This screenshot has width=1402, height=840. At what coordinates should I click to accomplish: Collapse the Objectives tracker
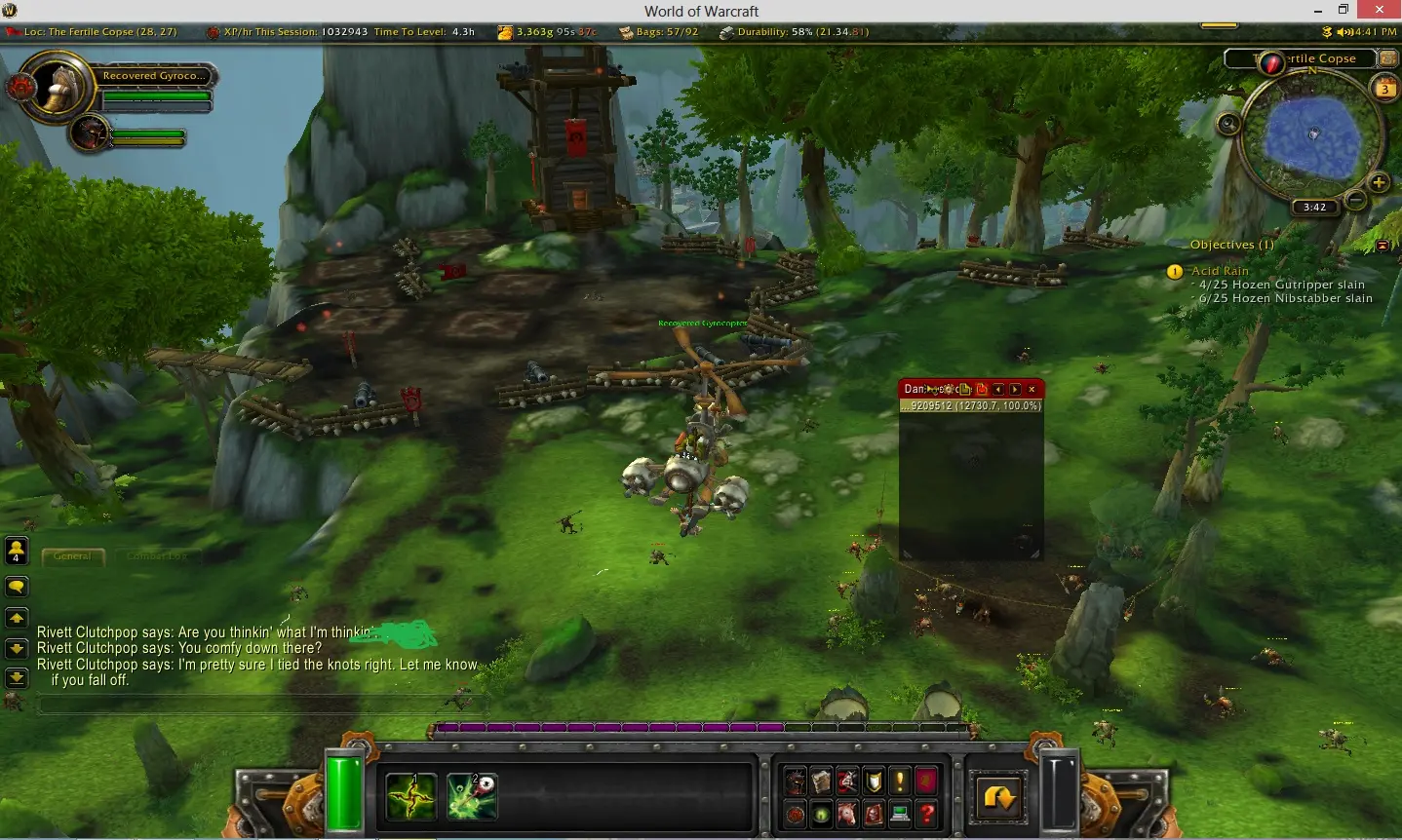[1383, 246]
